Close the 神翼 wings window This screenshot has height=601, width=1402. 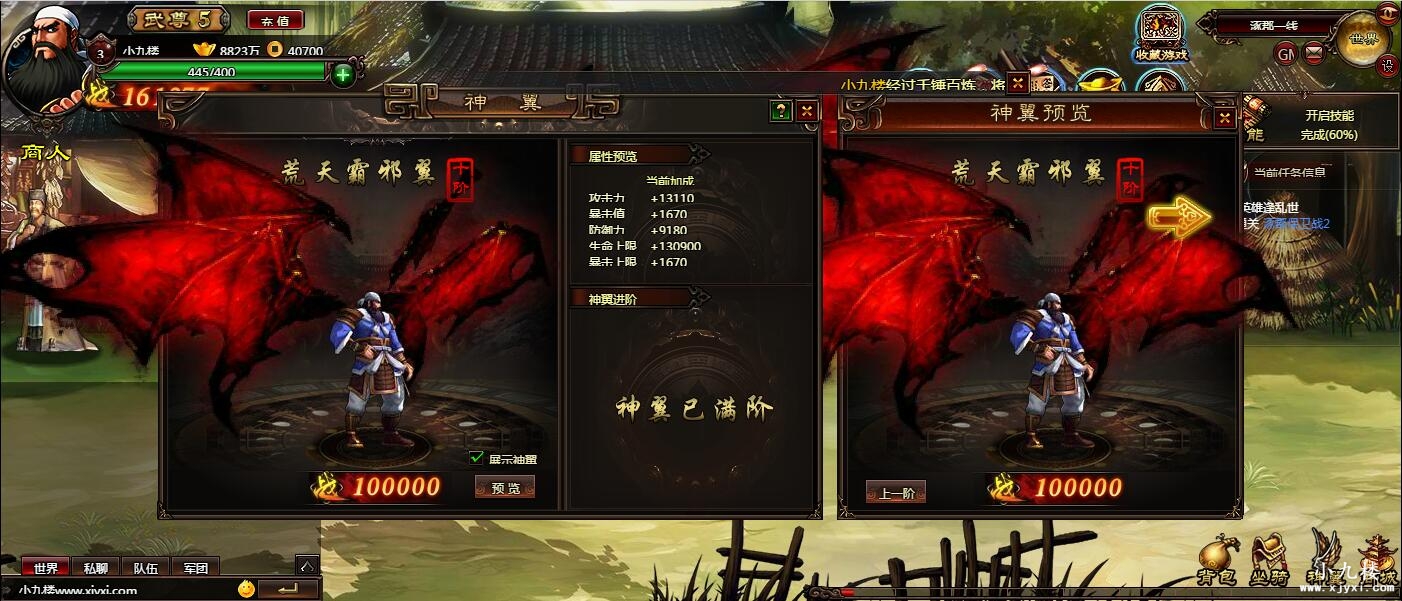[807, 111]
